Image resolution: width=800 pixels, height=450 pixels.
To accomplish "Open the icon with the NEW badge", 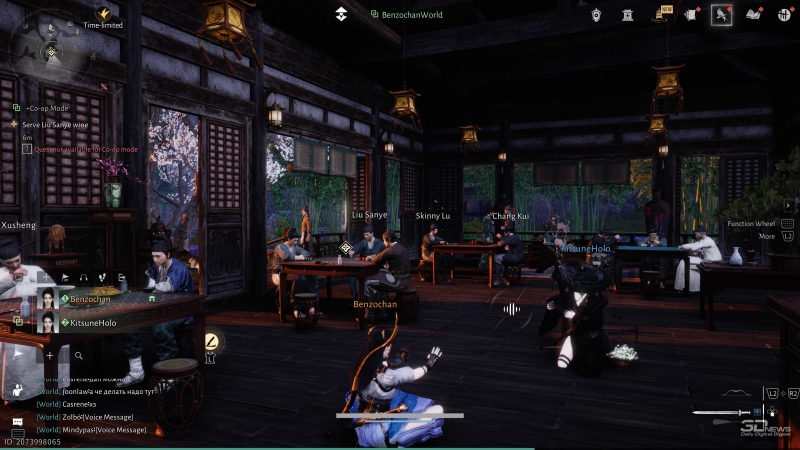I will tap(662, 14).
